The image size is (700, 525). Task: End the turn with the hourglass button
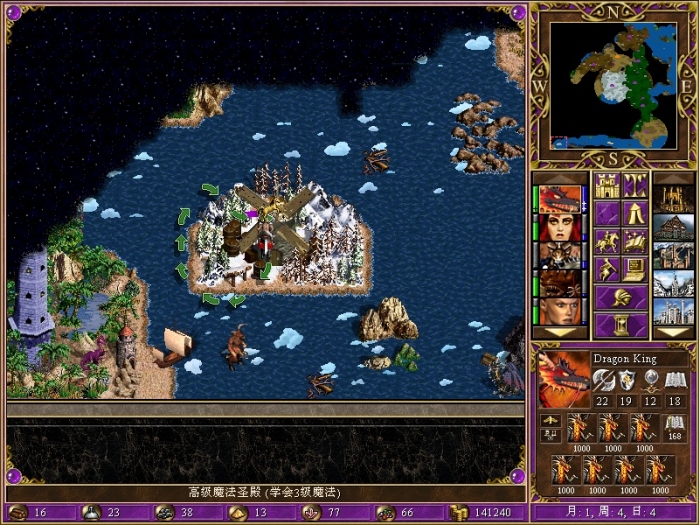pyautogui.click(x=620, y=325)
